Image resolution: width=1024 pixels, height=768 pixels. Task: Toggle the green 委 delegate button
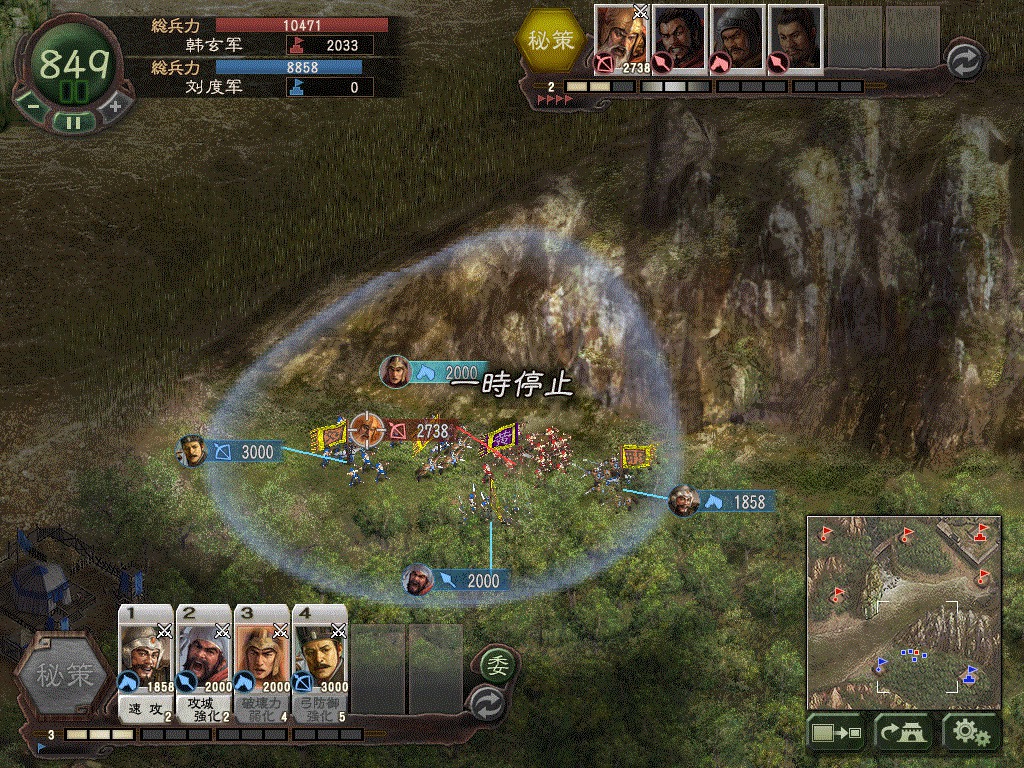tap(495, 664)
